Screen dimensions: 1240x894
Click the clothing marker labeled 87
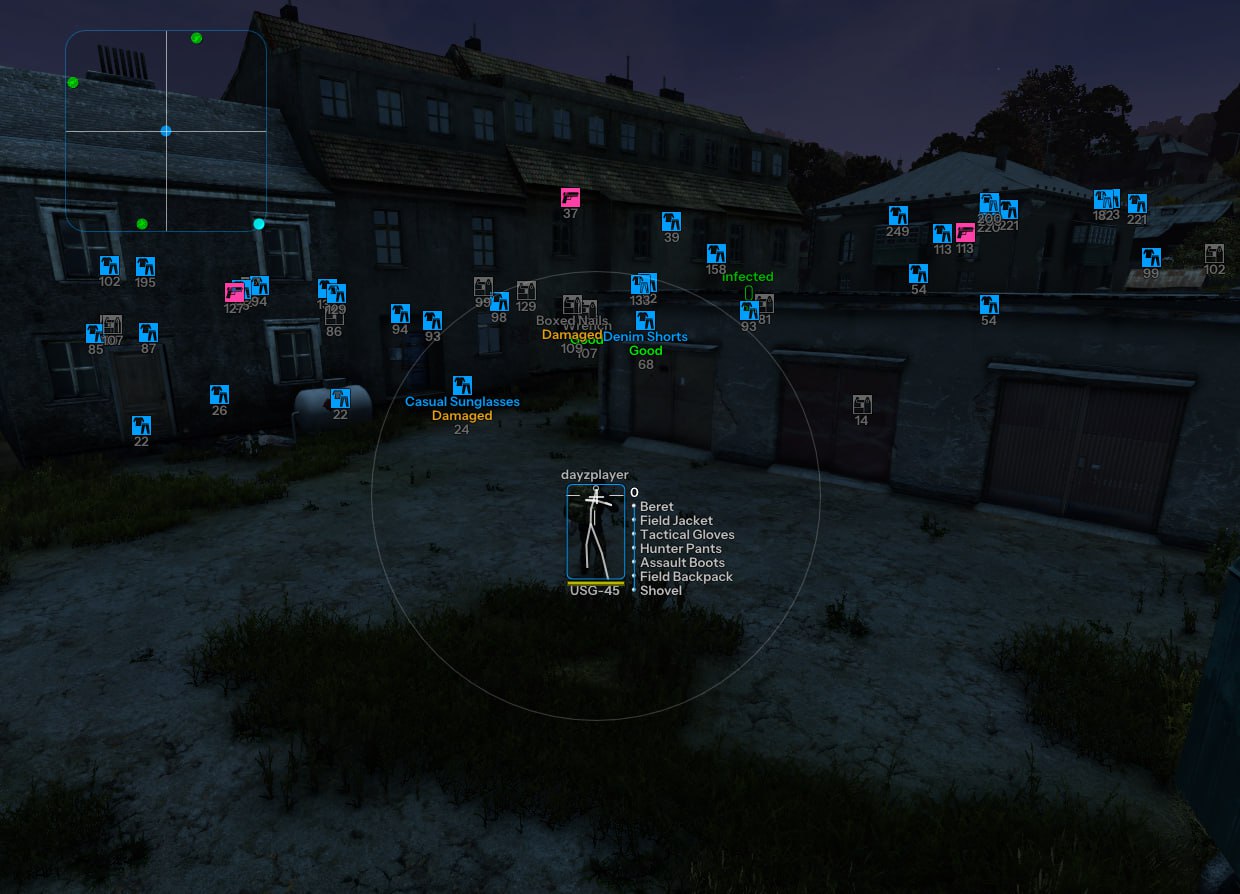pyautogui.click(x=148, y=332)
